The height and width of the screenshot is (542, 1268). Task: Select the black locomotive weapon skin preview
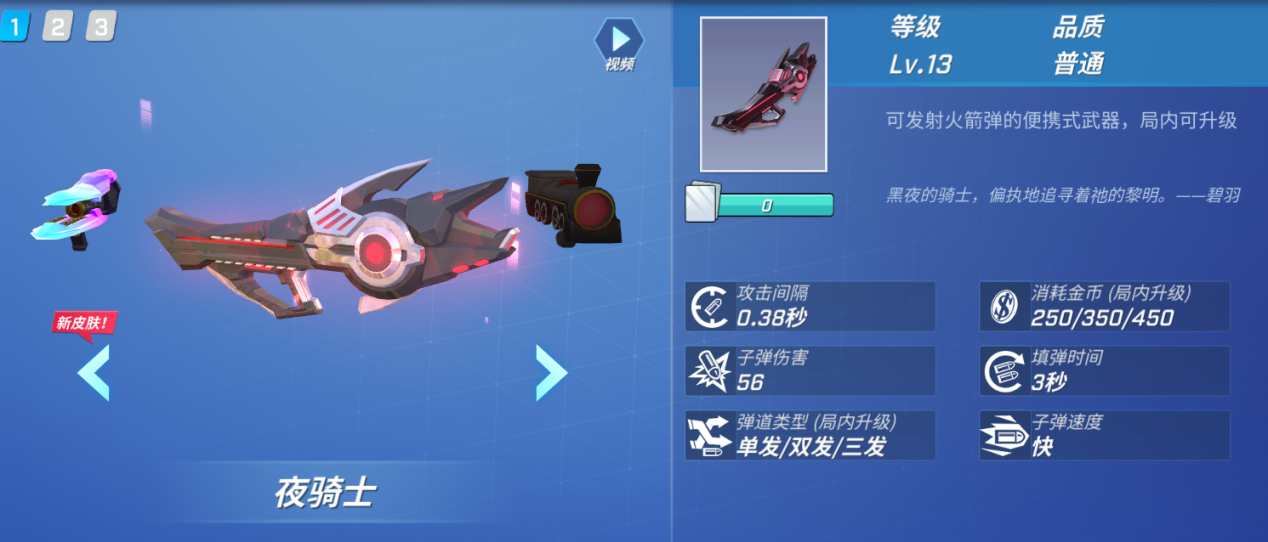pyautogui.click(x=573, y=205)
